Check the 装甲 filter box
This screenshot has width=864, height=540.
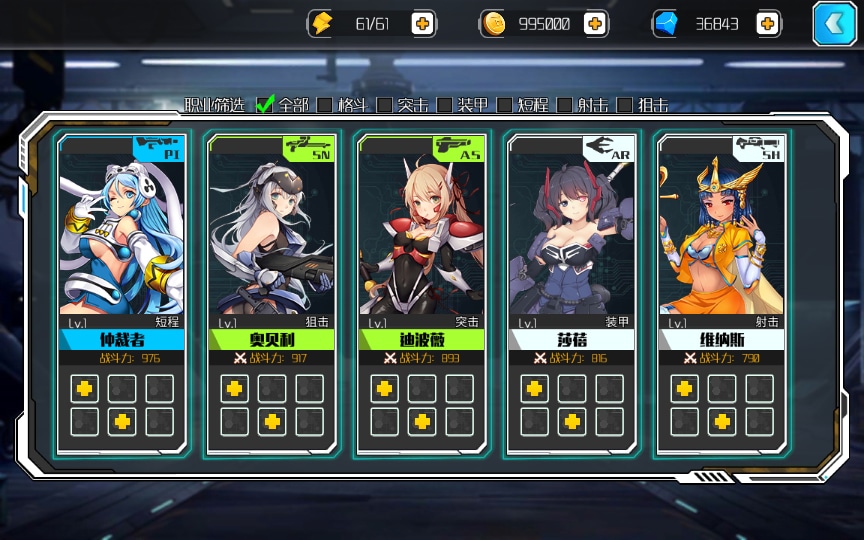coord(445,104)
